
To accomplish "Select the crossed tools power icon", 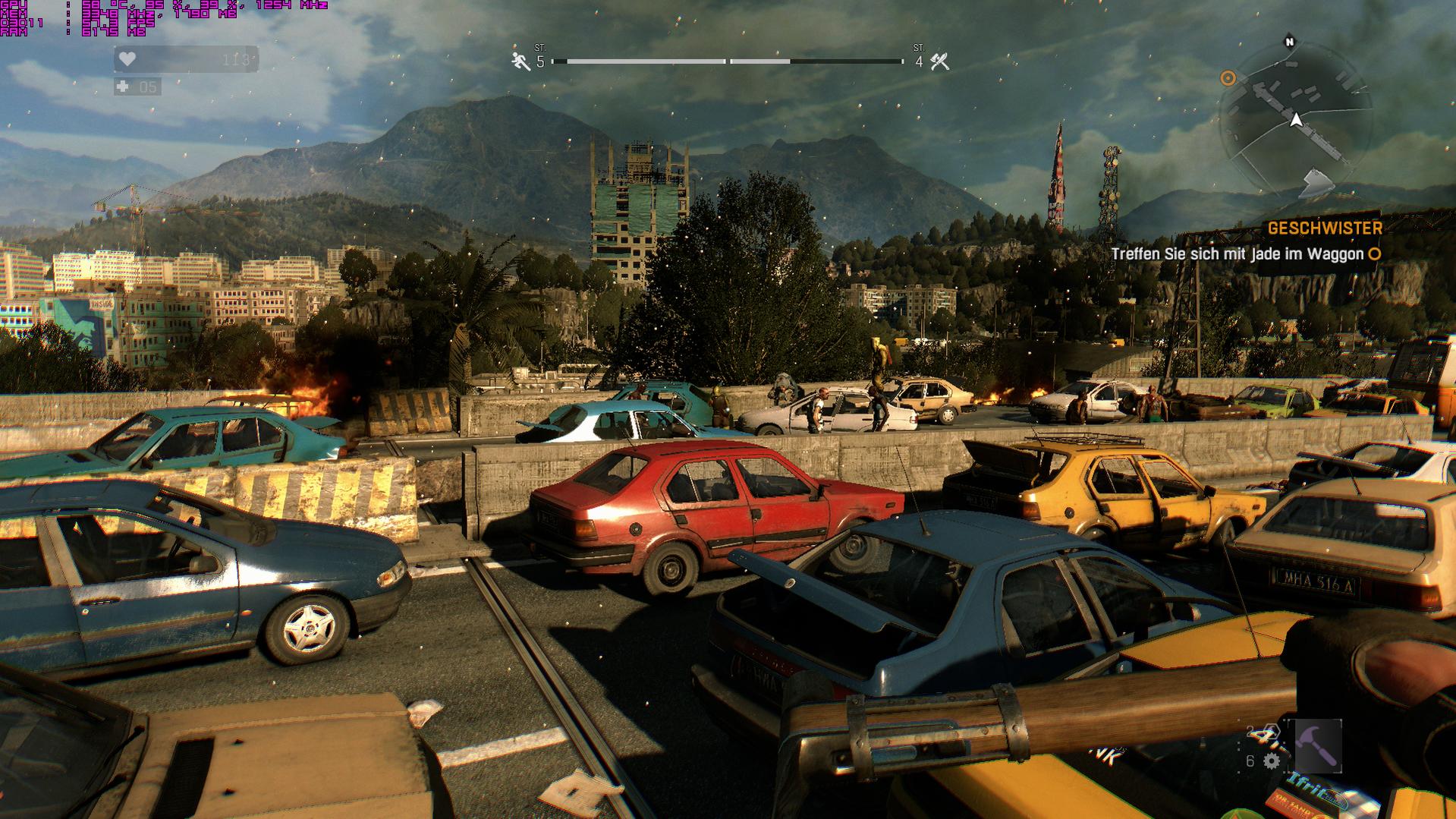I will (x=940, y=61).
